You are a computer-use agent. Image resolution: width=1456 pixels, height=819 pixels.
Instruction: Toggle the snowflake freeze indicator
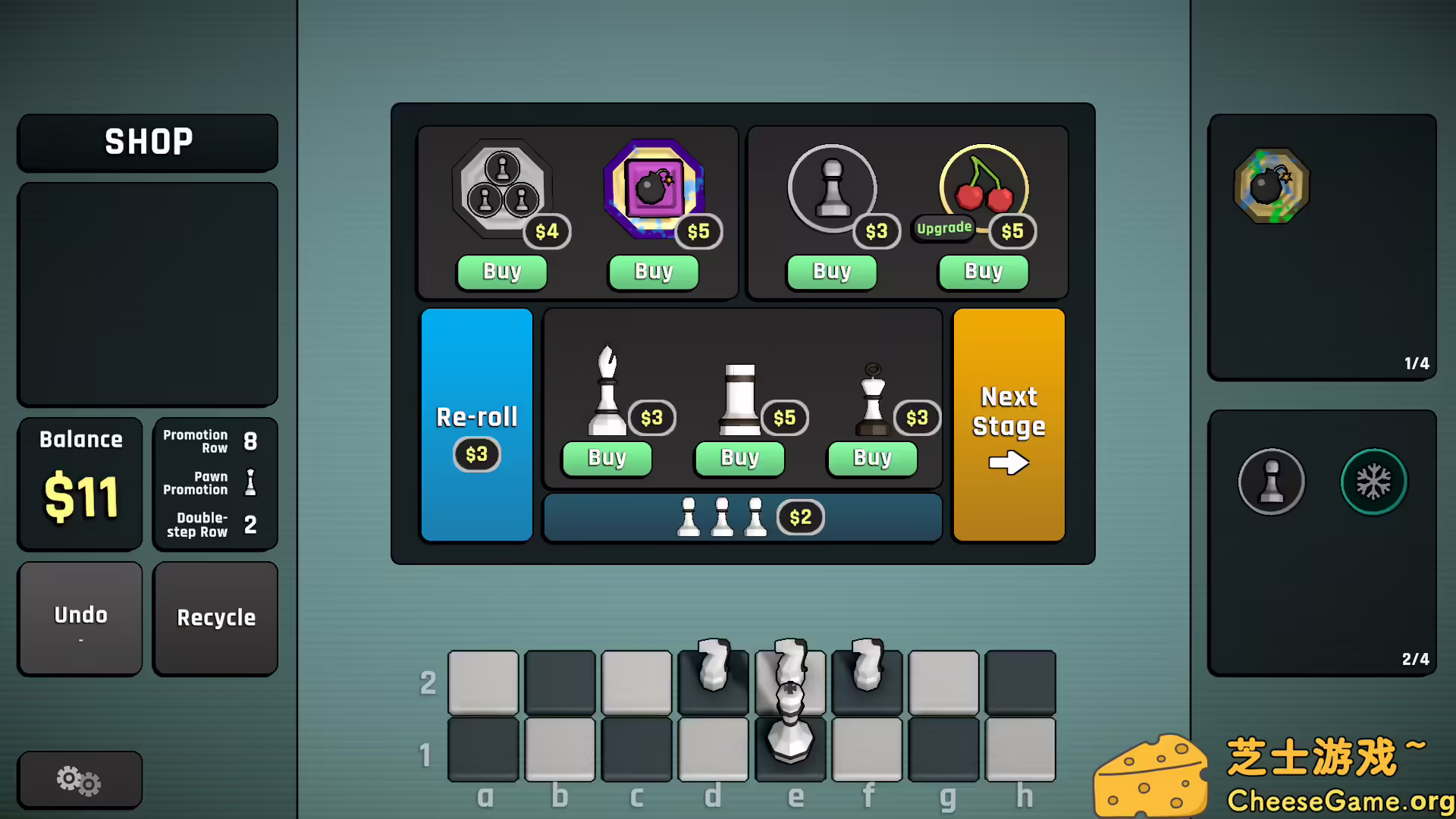[1374, 482]
